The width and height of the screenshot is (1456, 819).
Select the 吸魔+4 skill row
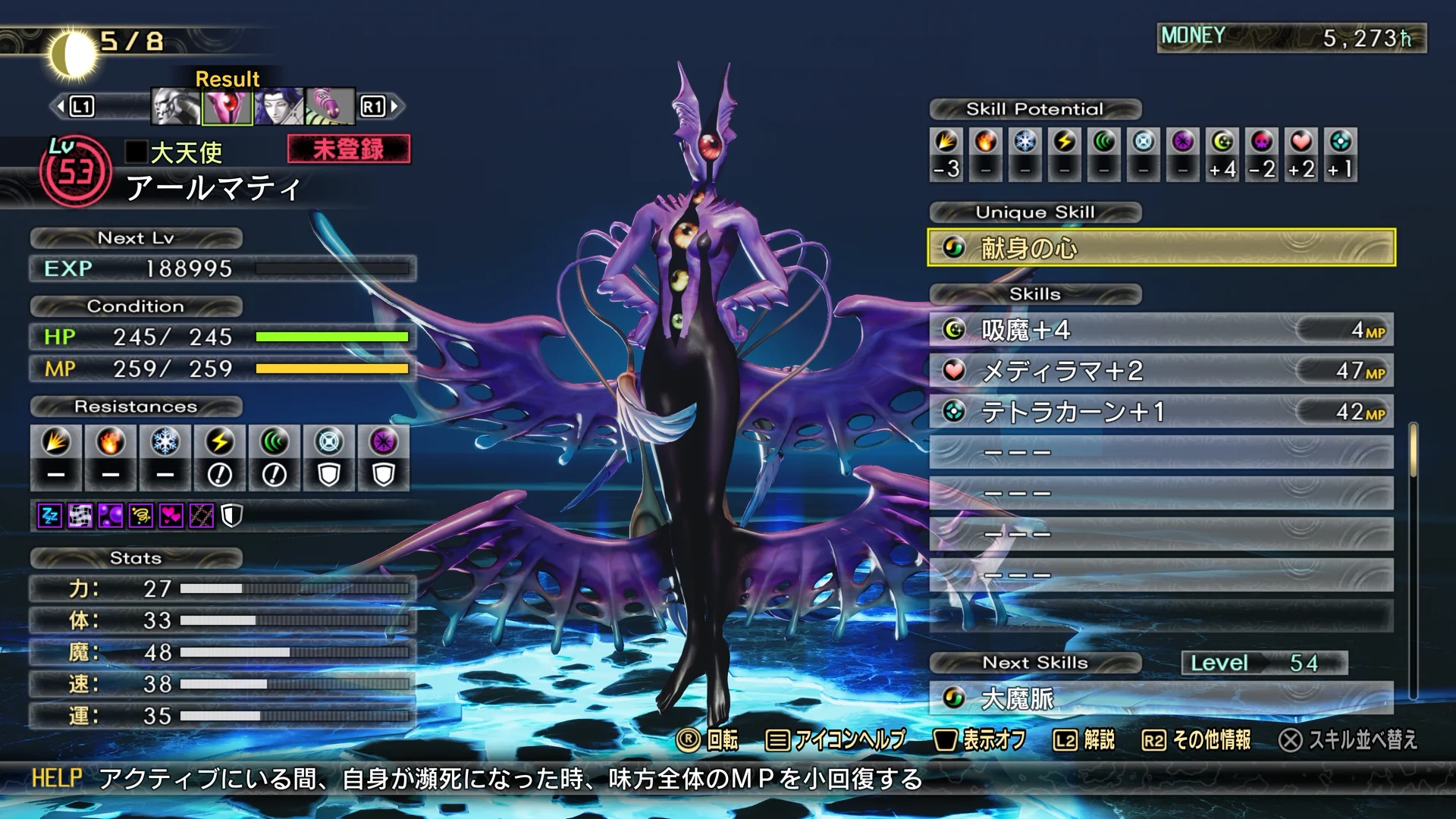pos(1161,330)
